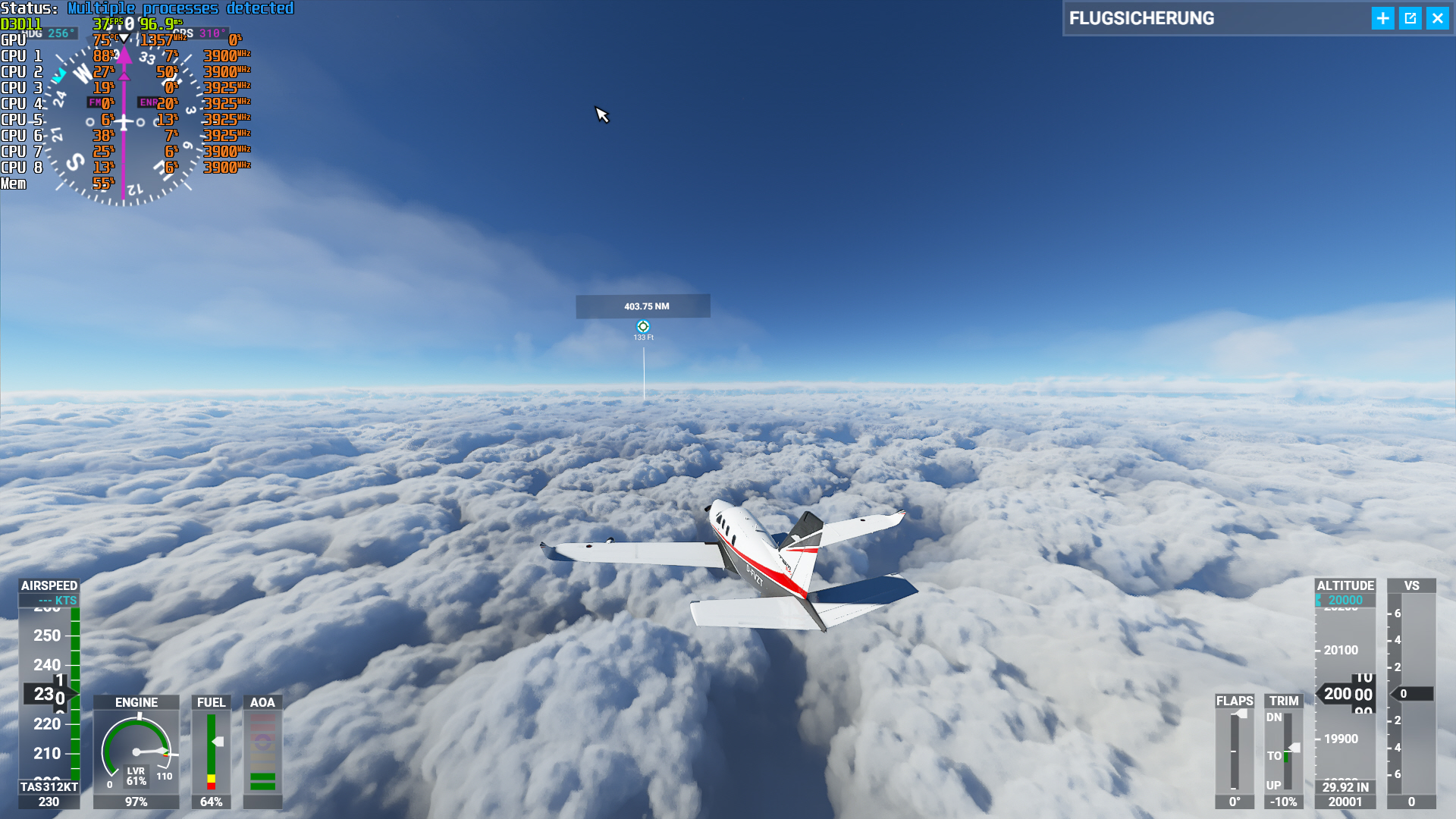Screen dimensions: 1456x819
Task: Click the magenta heading bug on the compass
Action: [x=124, y=55]
